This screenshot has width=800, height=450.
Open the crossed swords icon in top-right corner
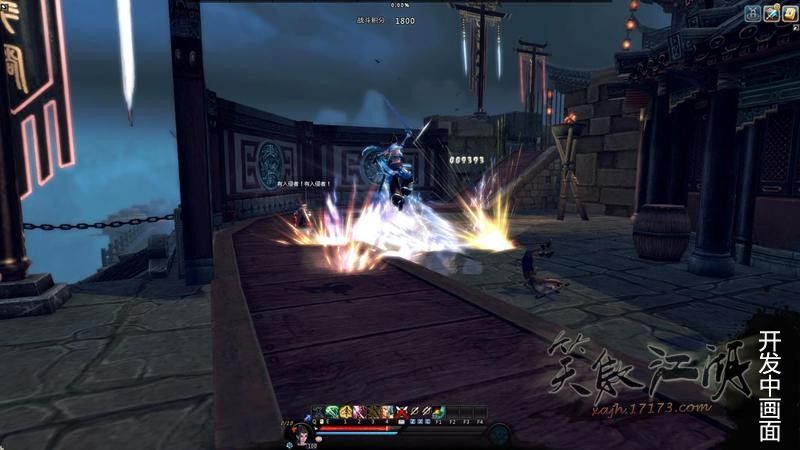coord(771,12)
